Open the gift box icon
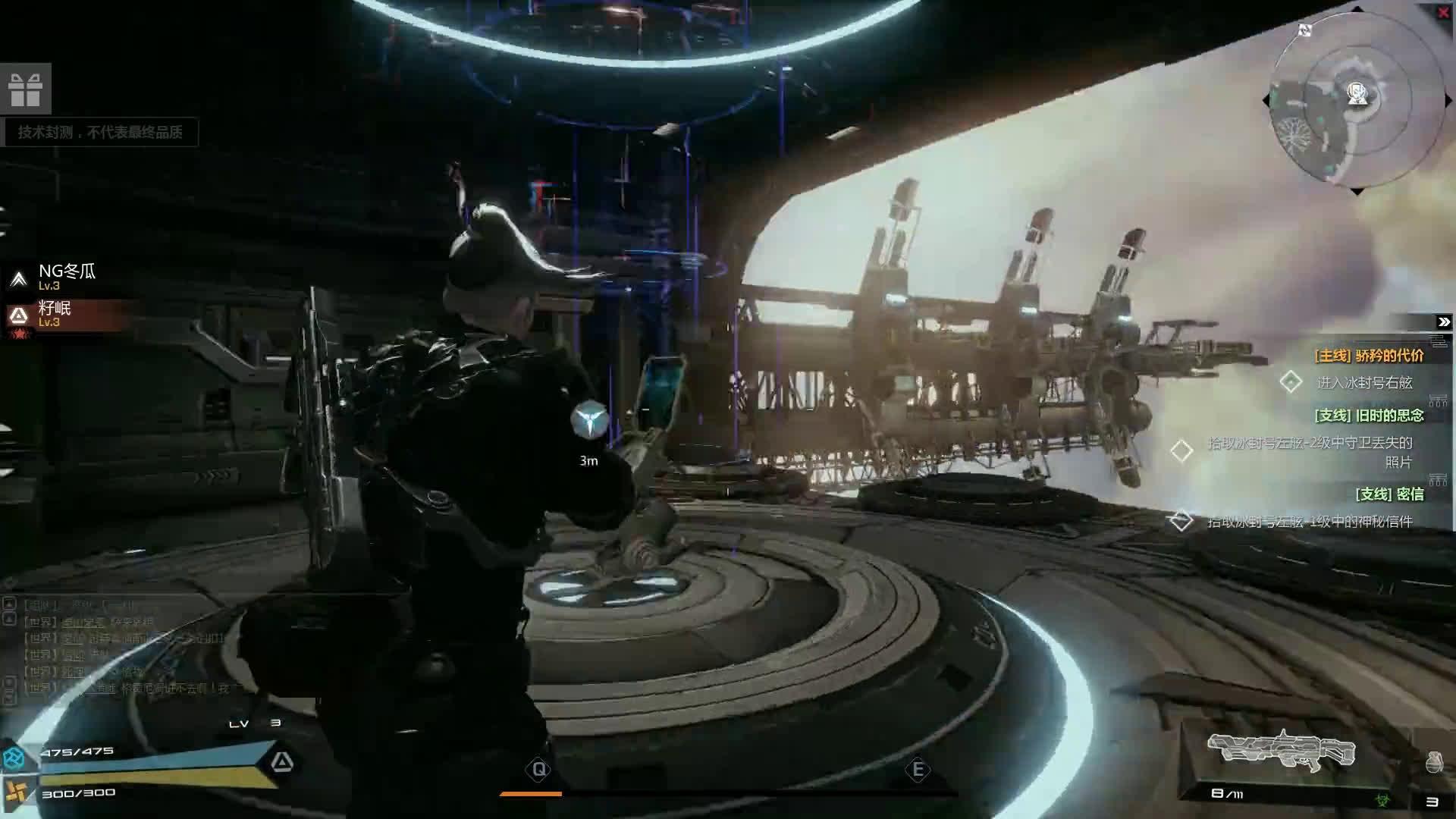The width and height of the screenshot is (1456, 819). coord(25,89)
